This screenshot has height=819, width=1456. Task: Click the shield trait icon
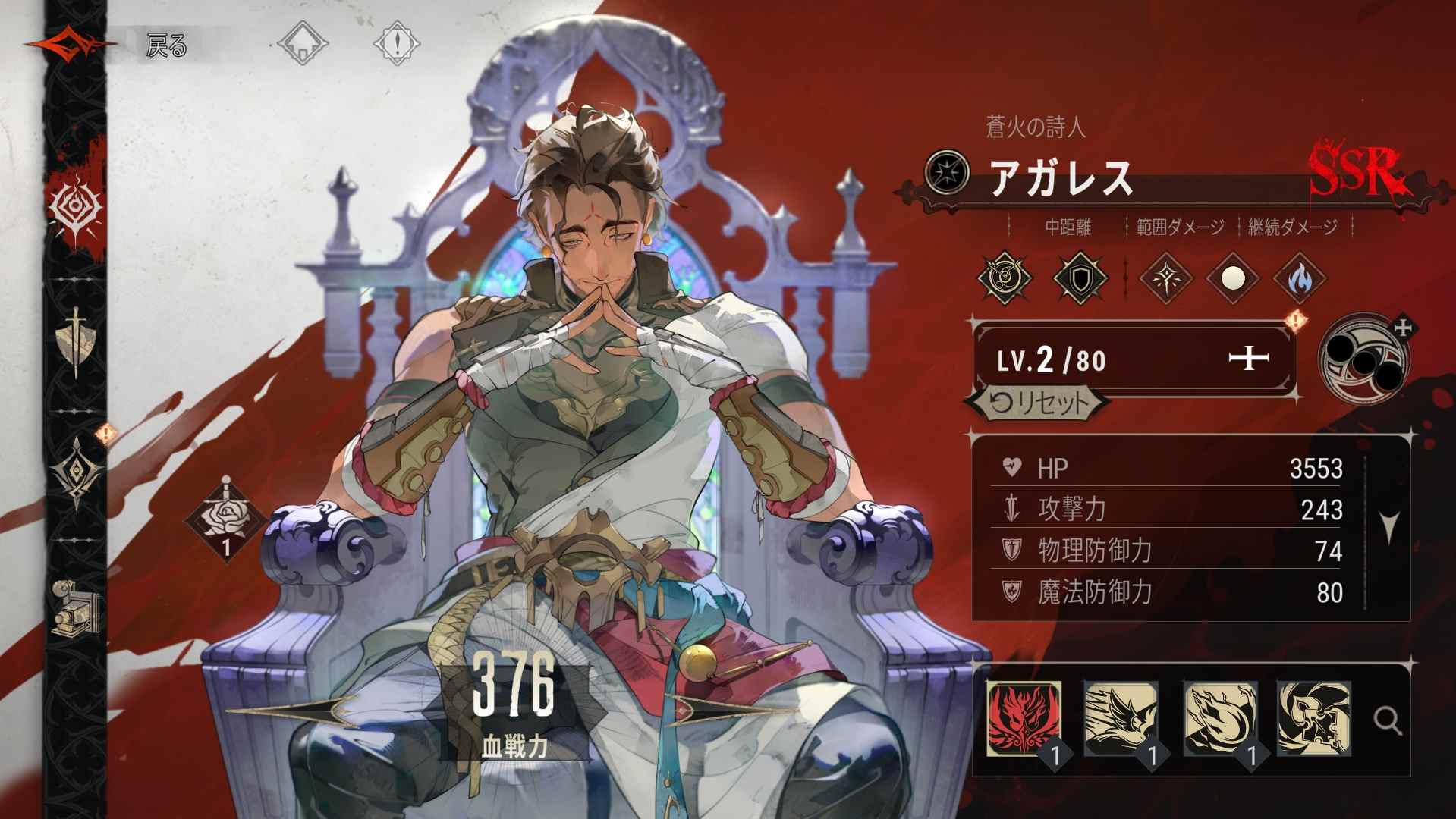click(x=1080, y=279)
